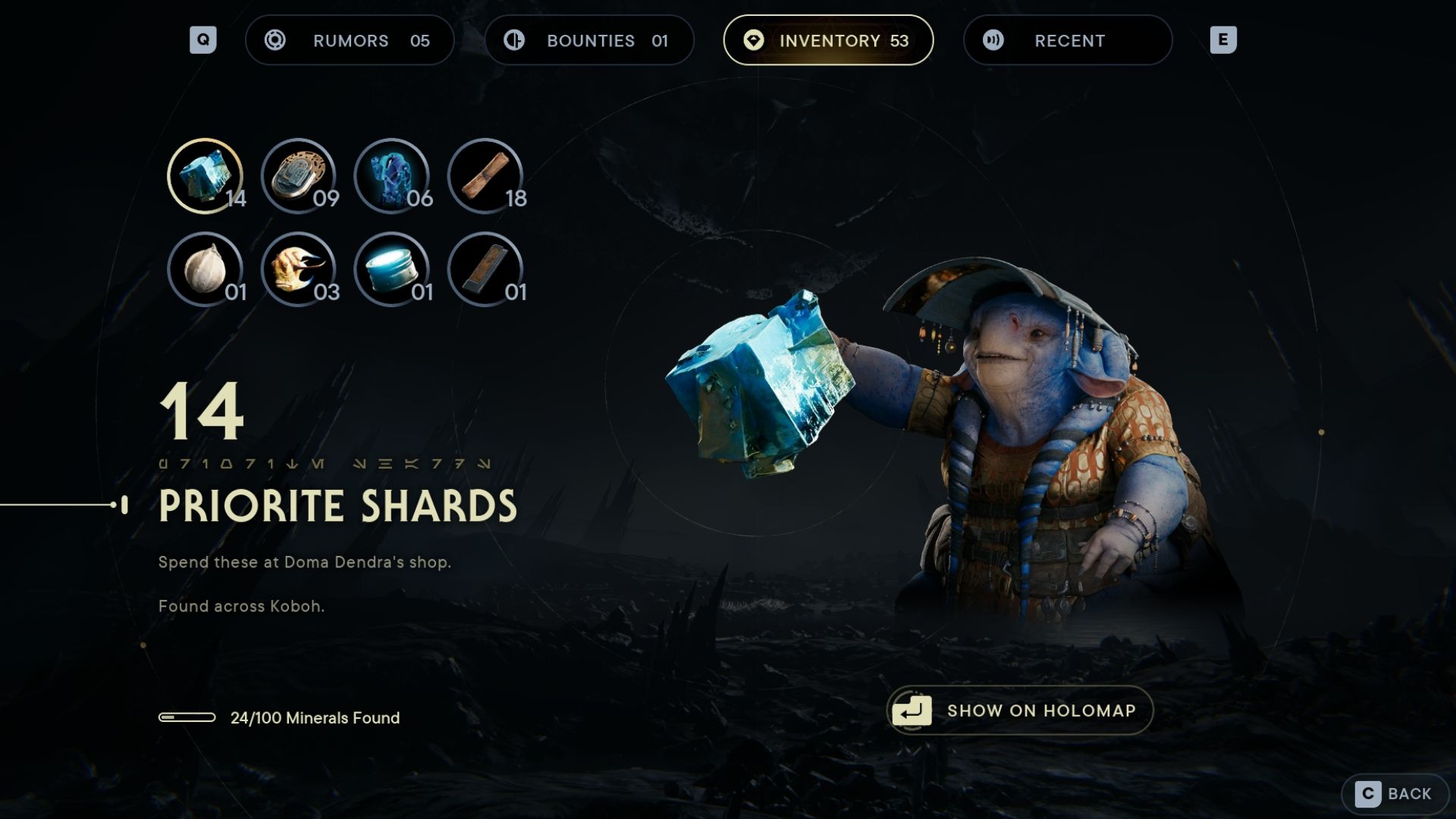Switch to the Recent tab
This screenshot has height=819, width=1456.
(x=1068, y=40)
